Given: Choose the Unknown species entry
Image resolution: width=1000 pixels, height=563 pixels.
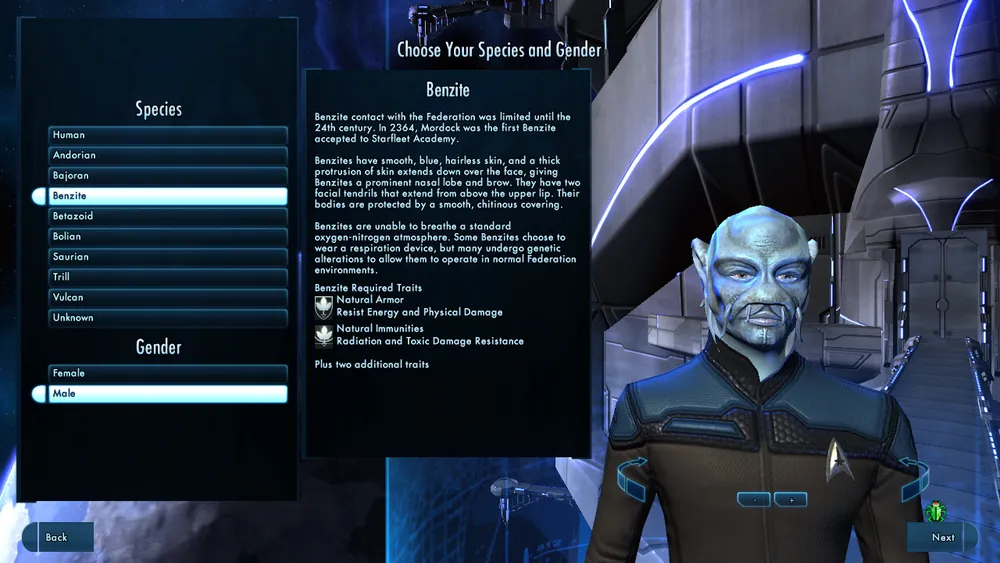Looking at the screenshot, I should (x=168, y=318).
